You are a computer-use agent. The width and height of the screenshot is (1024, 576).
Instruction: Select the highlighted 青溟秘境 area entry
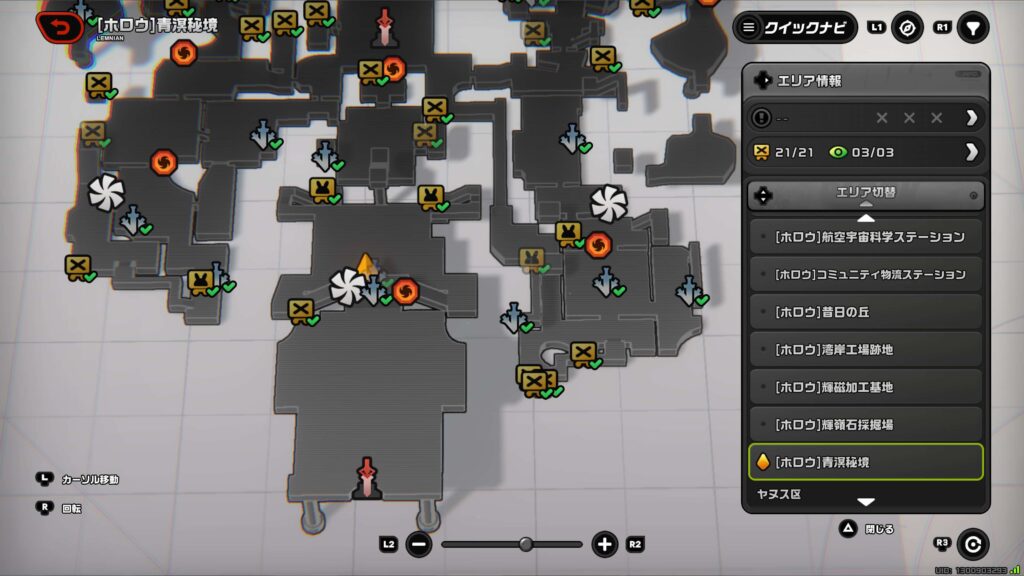coord(866,462)
